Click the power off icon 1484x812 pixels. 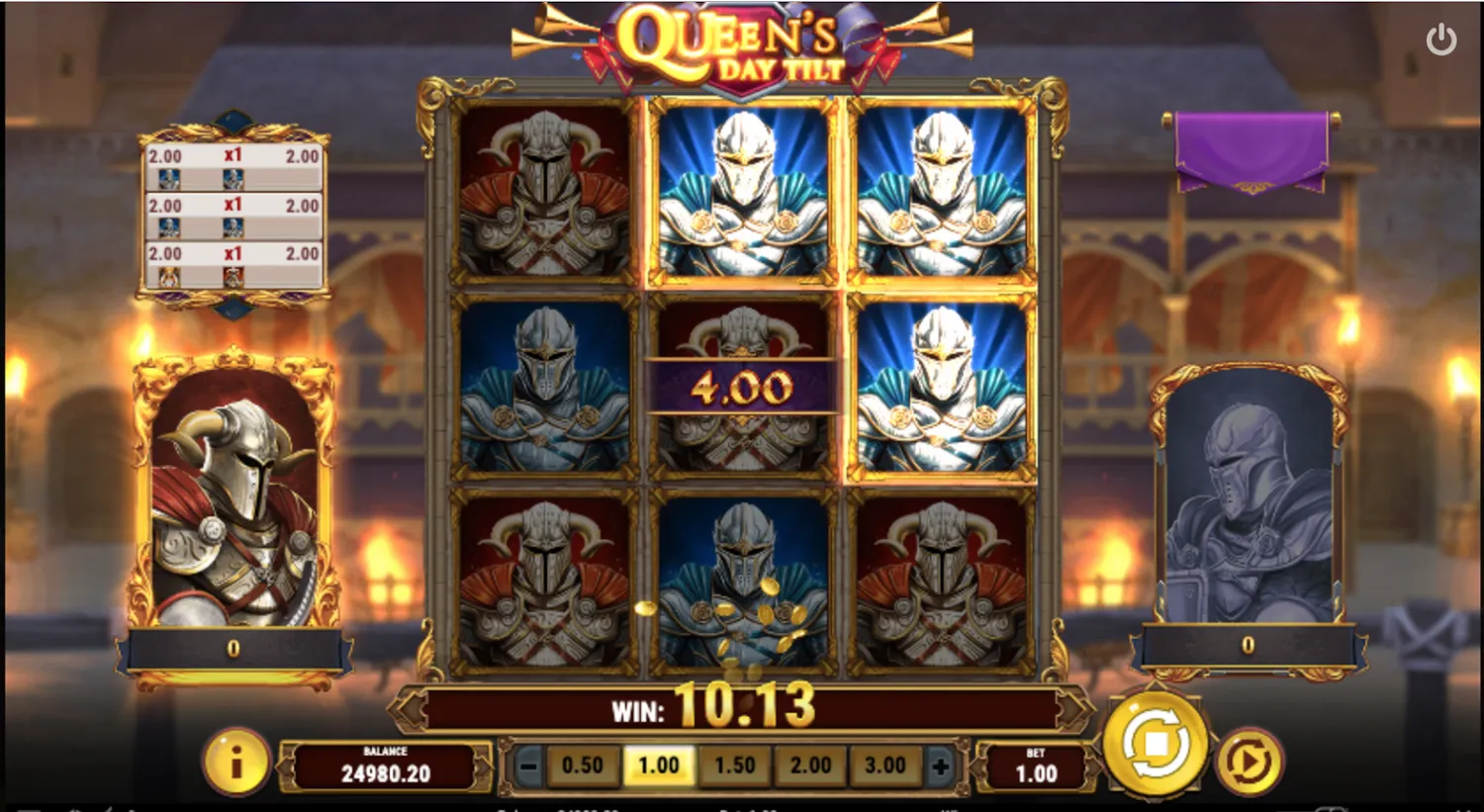pos(1441,38)
